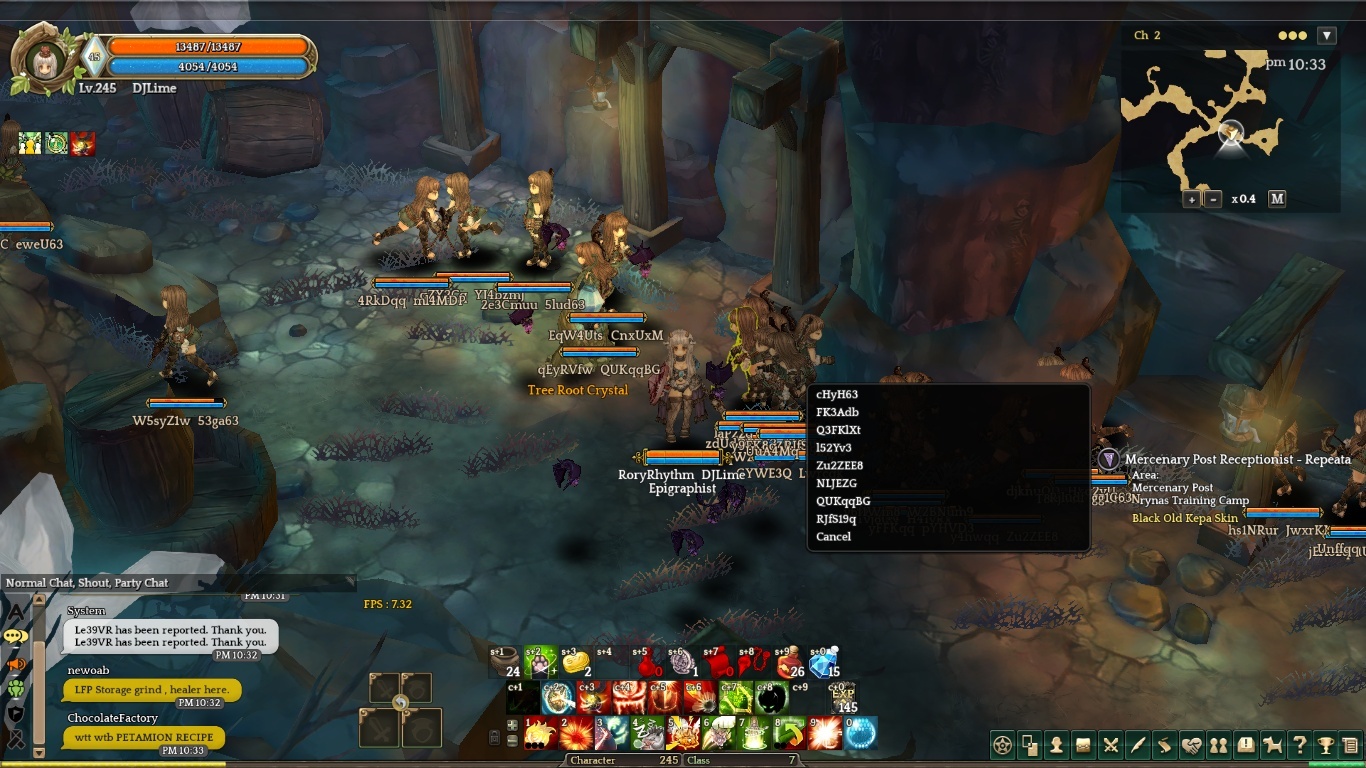
Task: Open the companion pet menu
Action: 1272,745
